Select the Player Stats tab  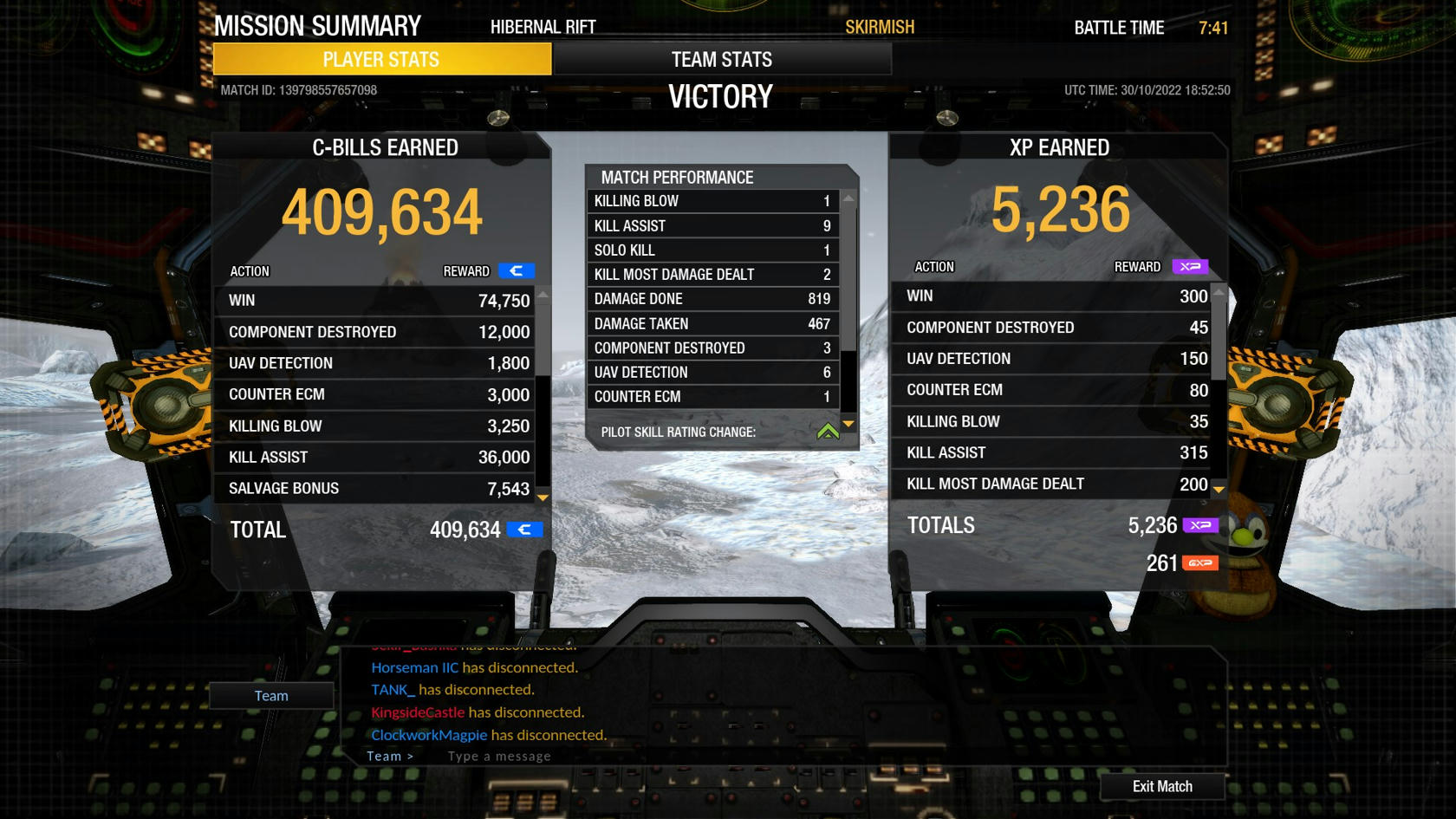[x=381, y=59]
